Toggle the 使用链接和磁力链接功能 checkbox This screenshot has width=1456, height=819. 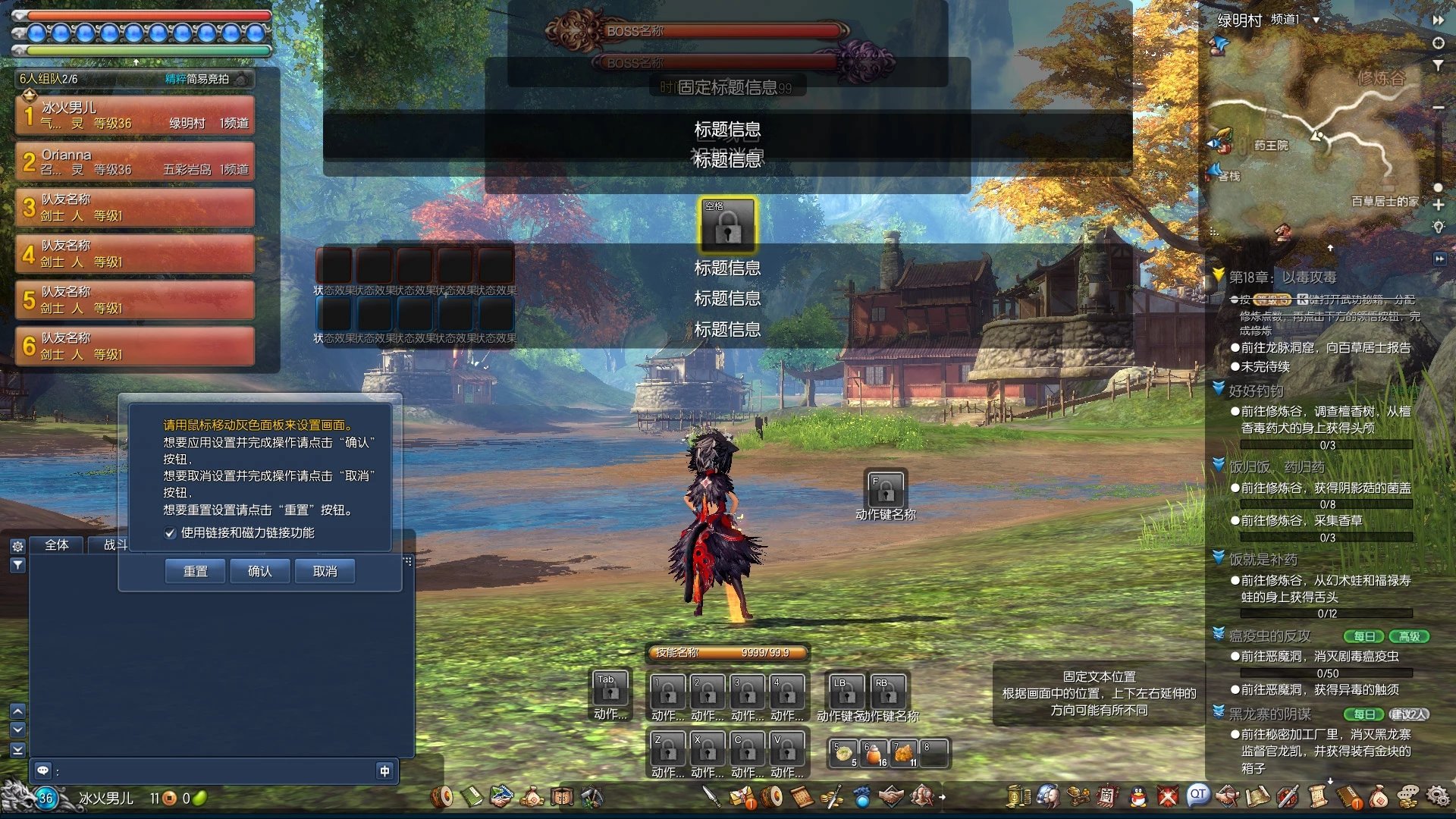tap(171, 533)
